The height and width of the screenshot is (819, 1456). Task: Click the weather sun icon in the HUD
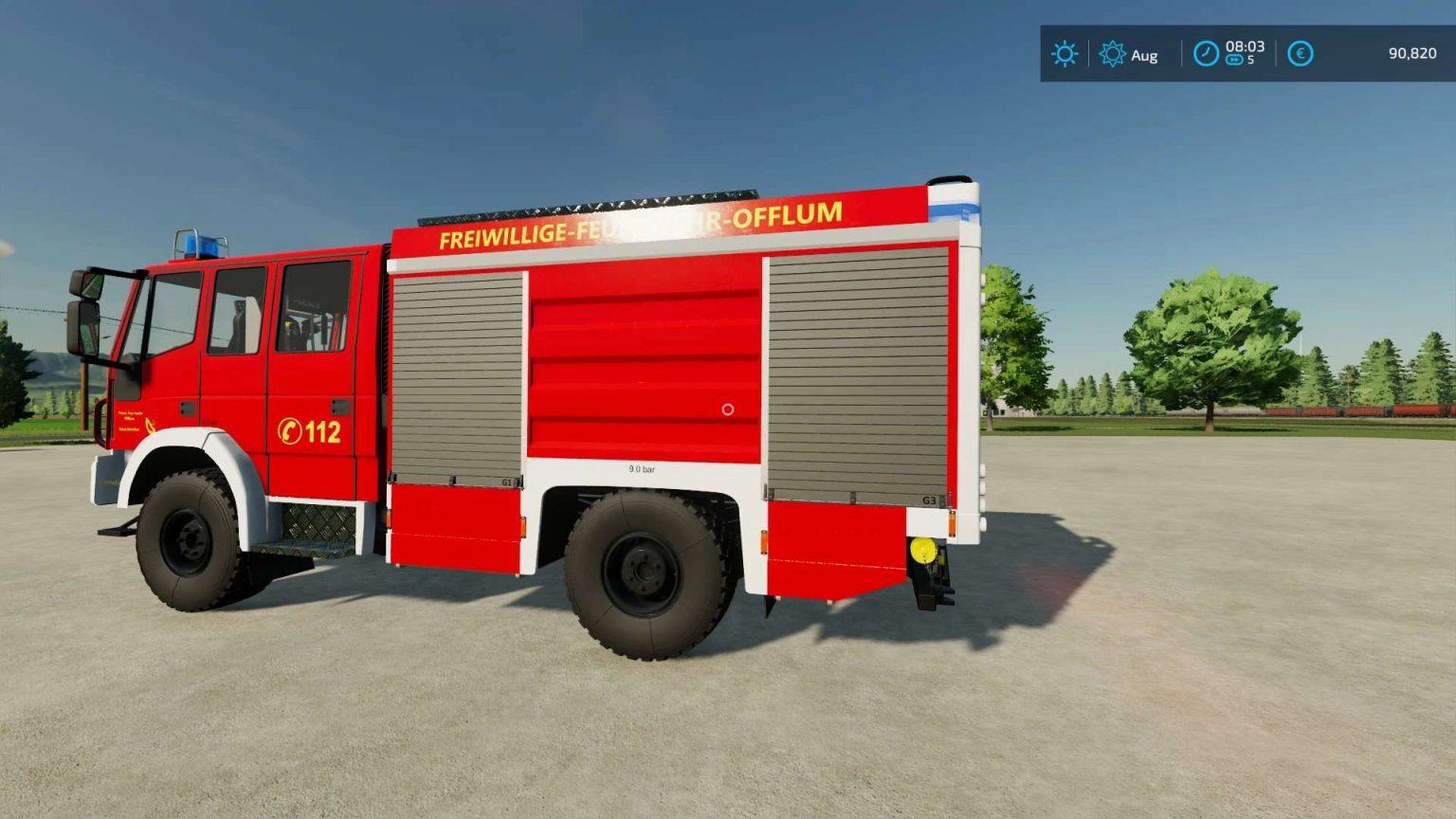pyautogui.click(x=1064, y=55)
